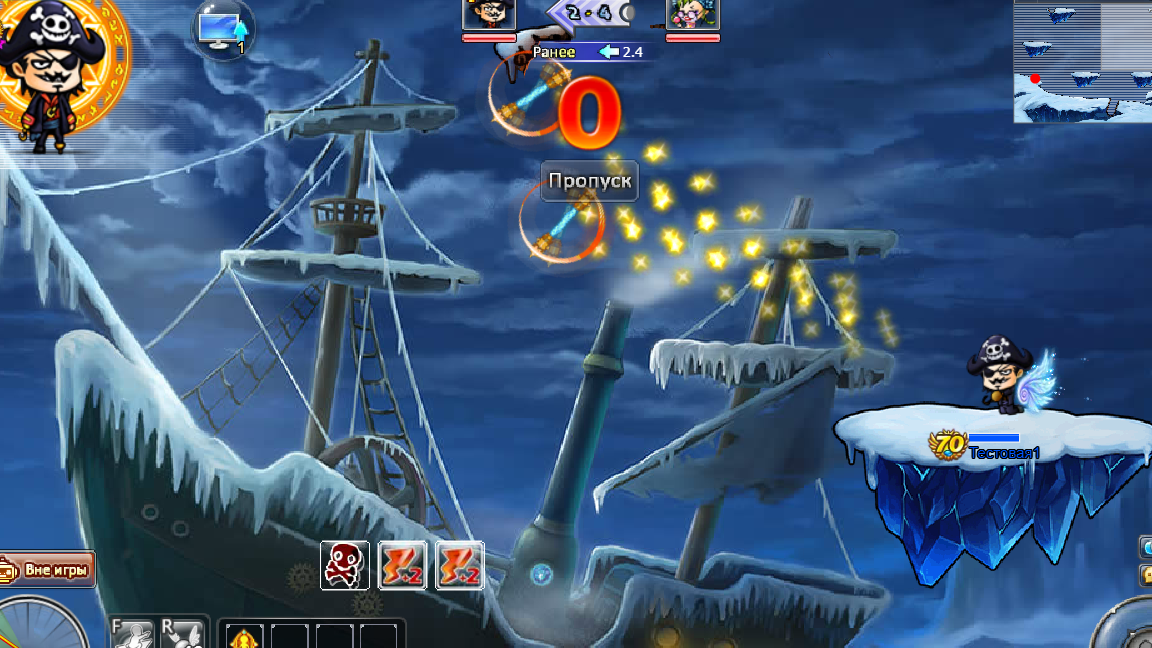The width and height of the screenshot is (1152, 648).
Task: Open the monitor icon with number 1
Action: [224, 30]
